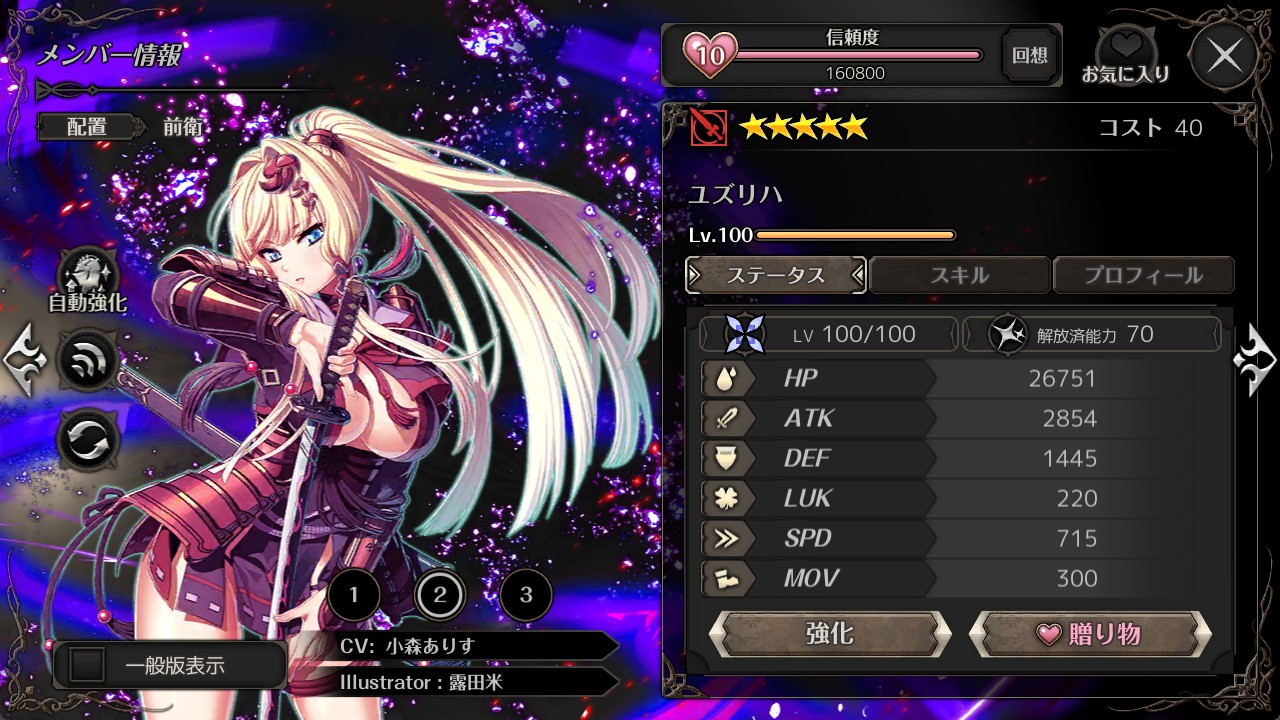The image size is (1280, 720).
Task: Show character illustration variant 3
Action: [x=526, y=597]
